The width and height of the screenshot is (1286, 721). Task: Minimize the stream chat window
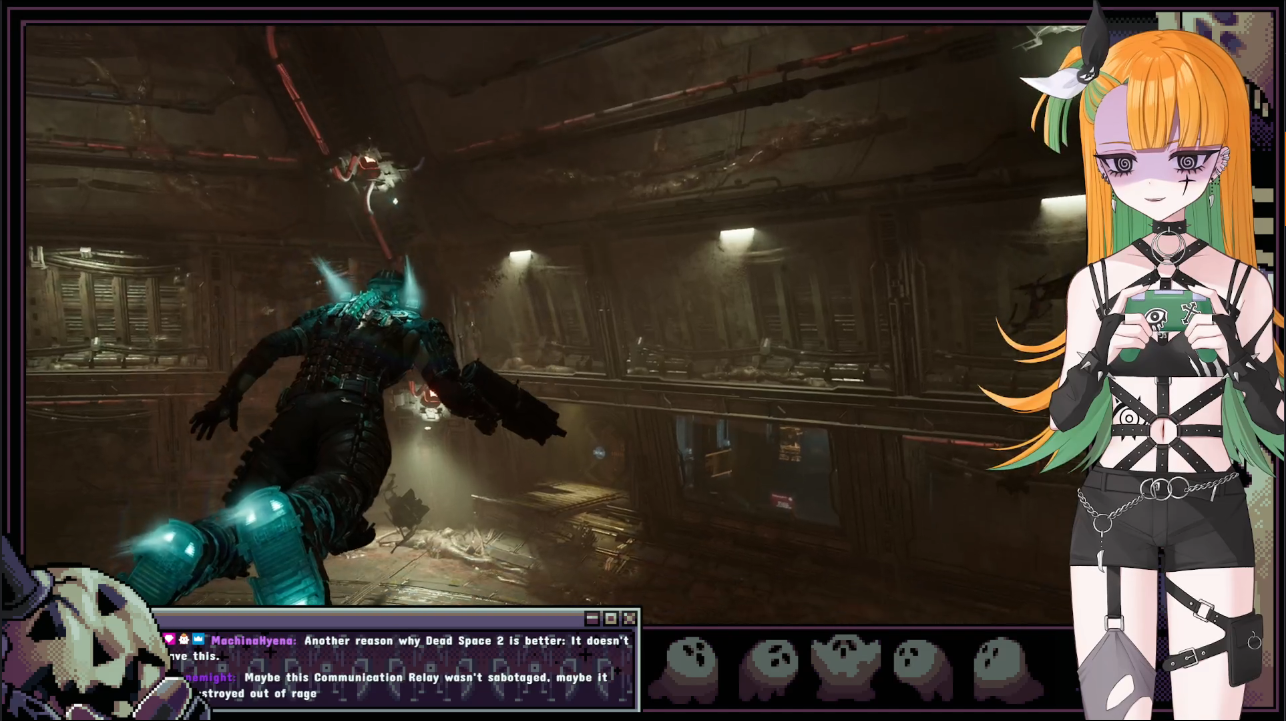coord(592,619)
